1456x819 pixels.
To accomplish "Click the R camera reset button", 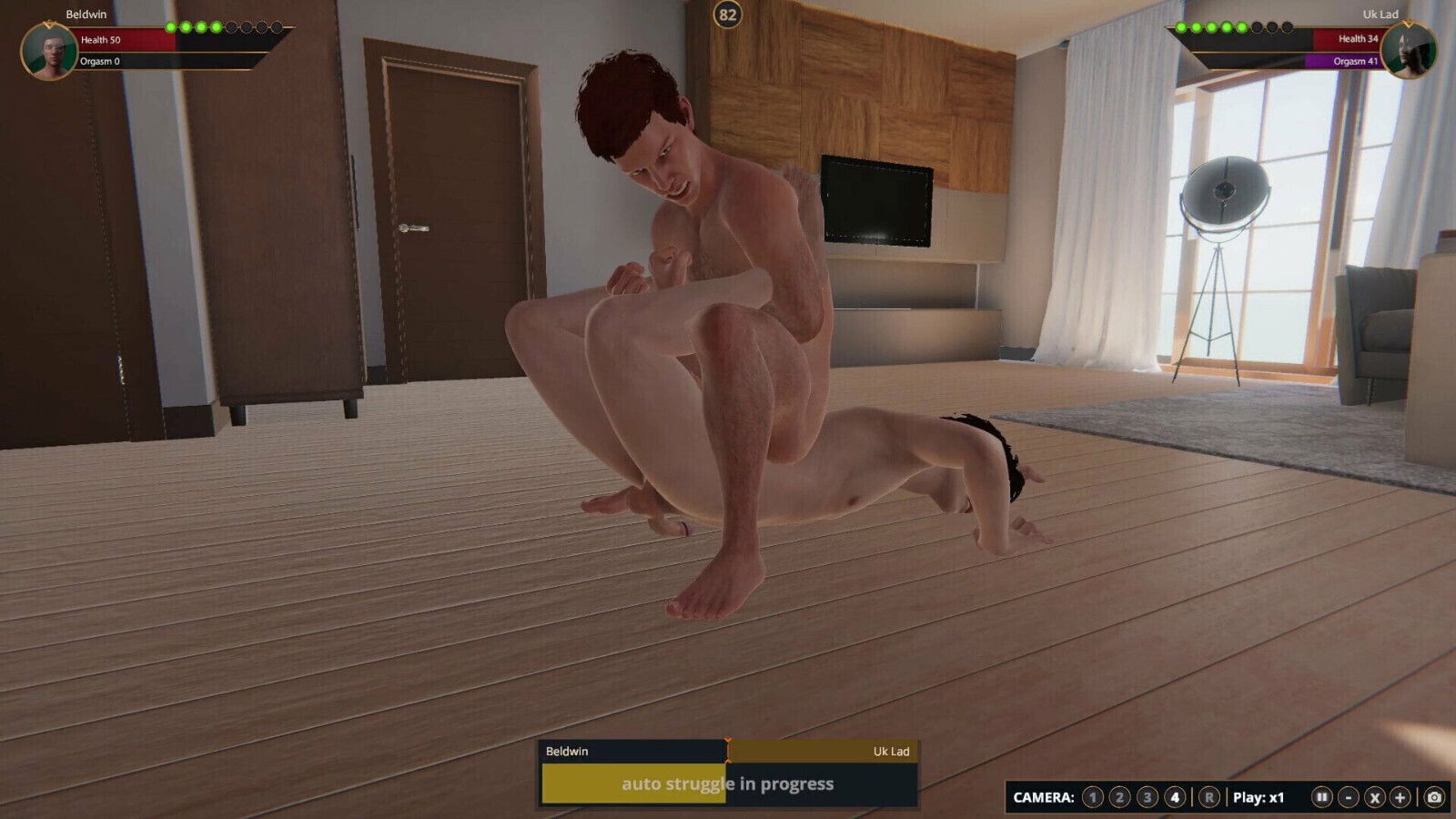I will 1208,797.
